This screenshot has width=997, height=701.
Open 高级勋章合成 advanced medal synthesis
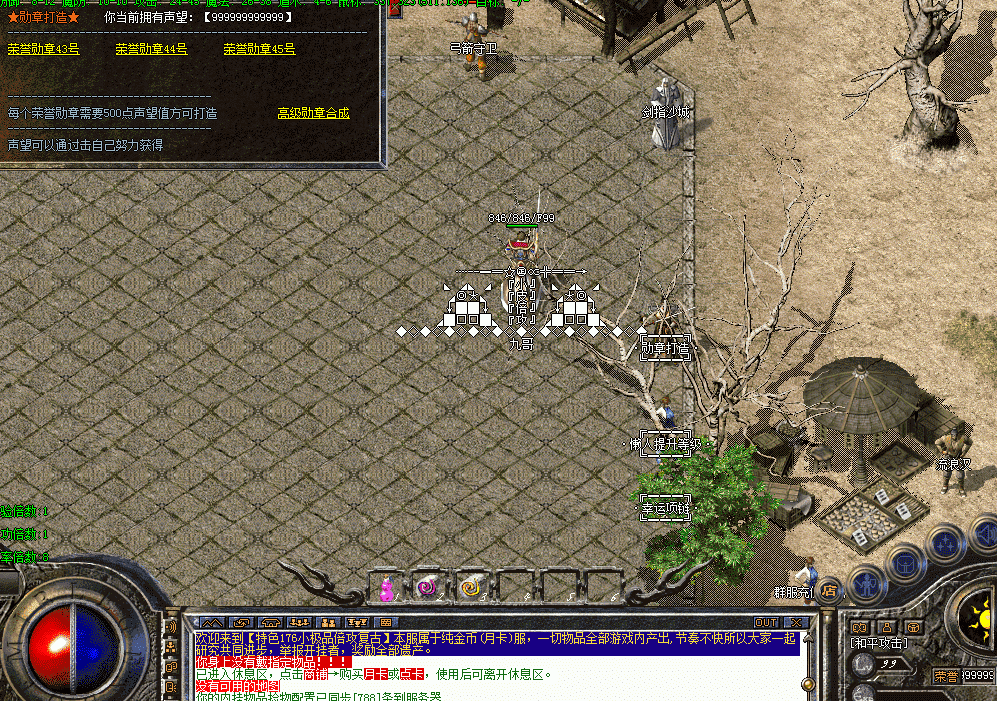coord(313,114)
